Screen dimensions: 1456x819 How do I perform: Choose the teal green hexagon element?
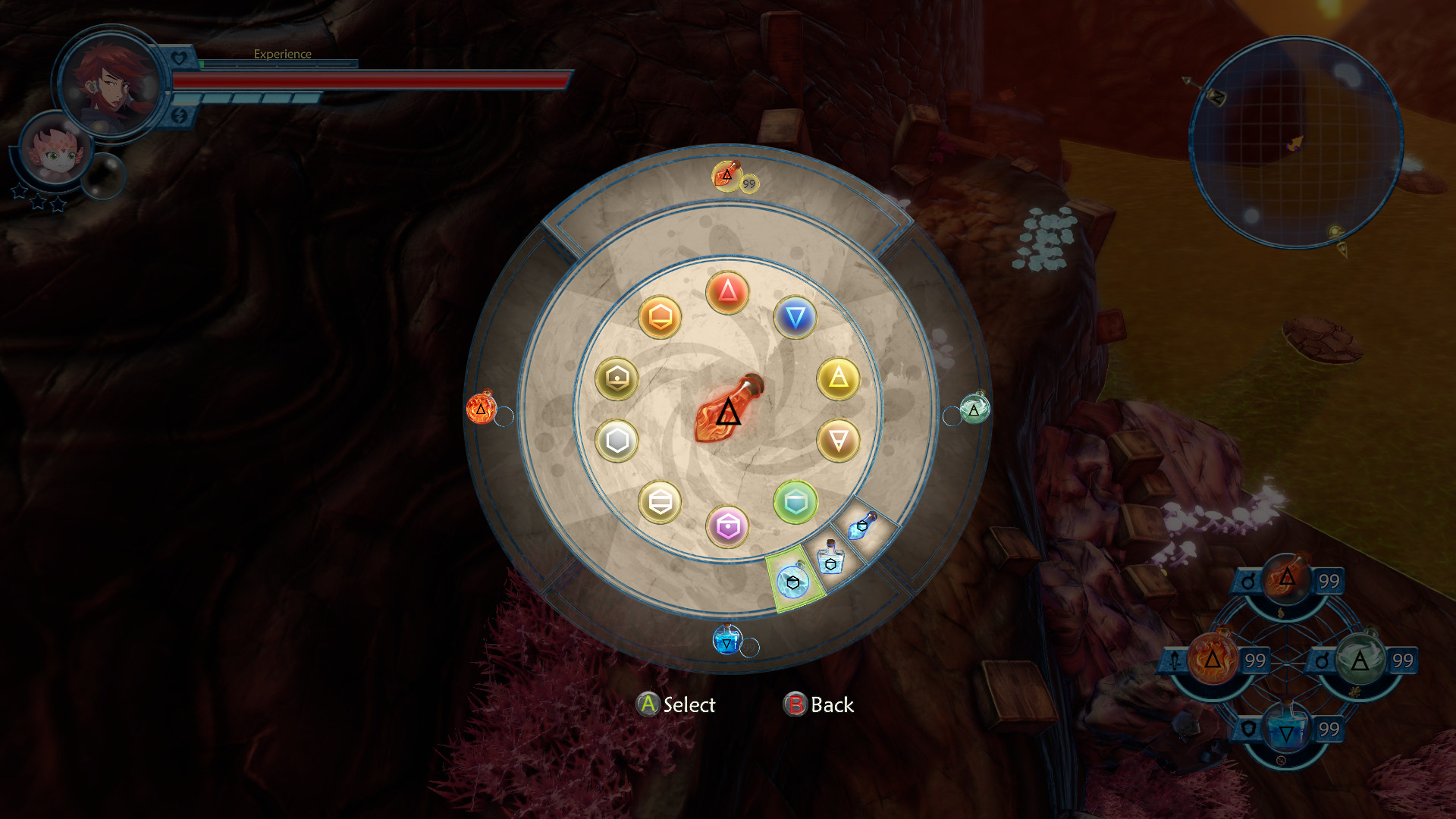[x=795, y=502]
